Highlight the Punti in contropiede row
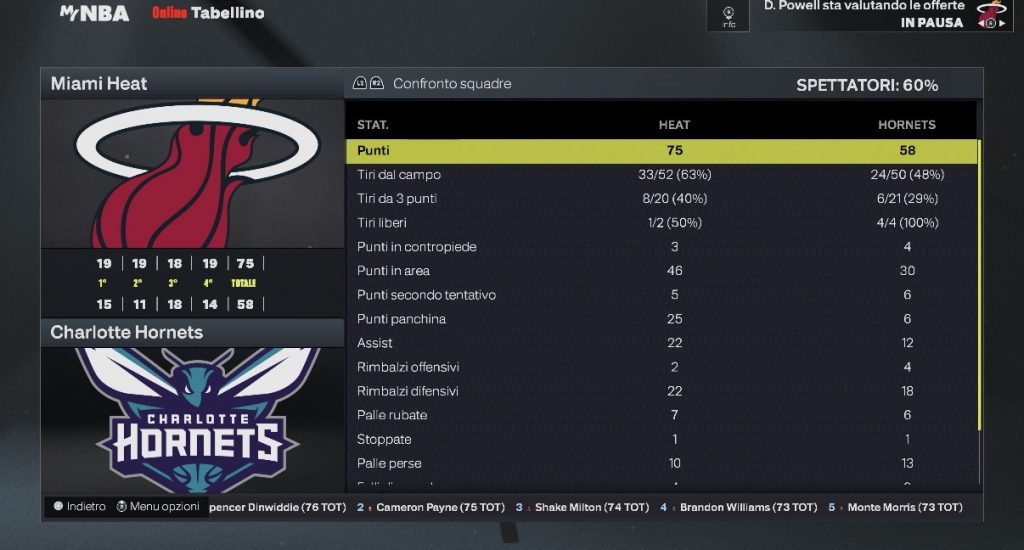Screen dimensions: 1024x550 tap(660, 247)
